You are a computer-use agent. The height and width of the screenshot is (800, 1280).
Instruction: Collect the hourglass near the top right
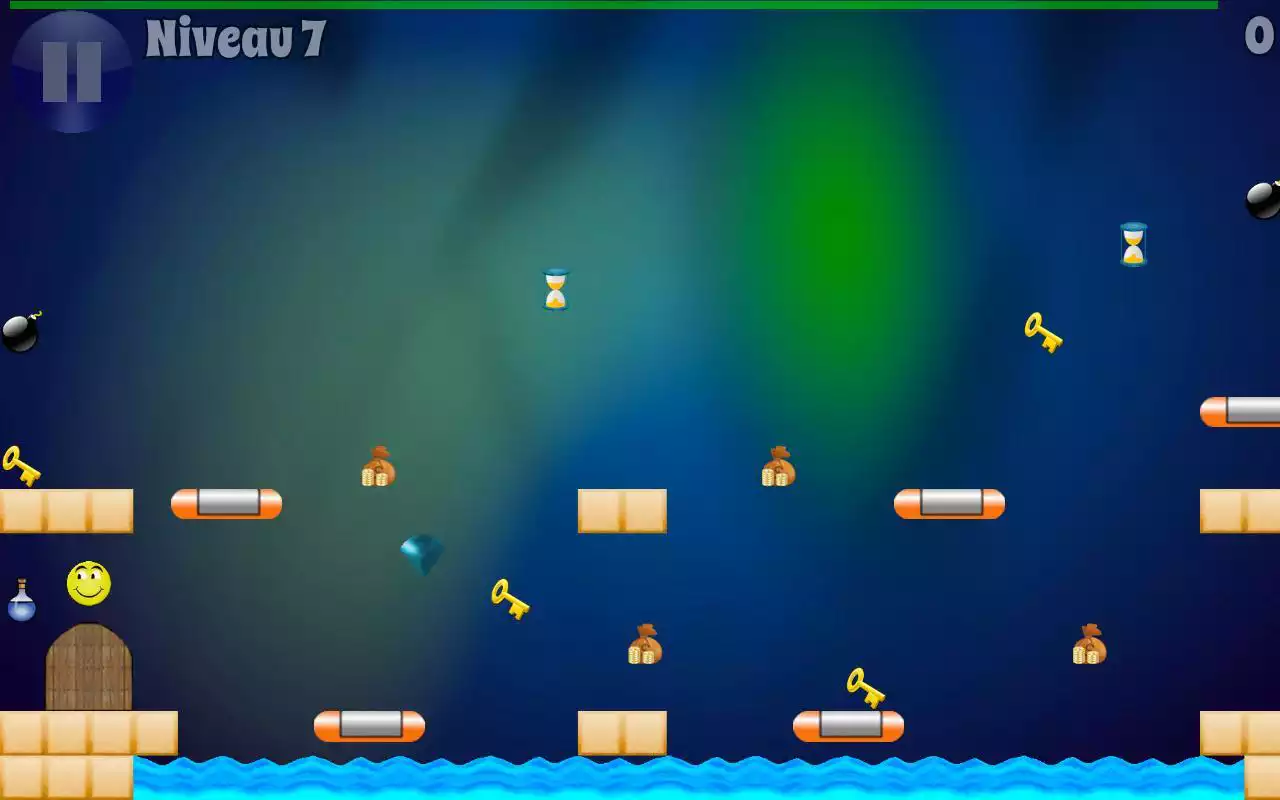point(1133,243)
